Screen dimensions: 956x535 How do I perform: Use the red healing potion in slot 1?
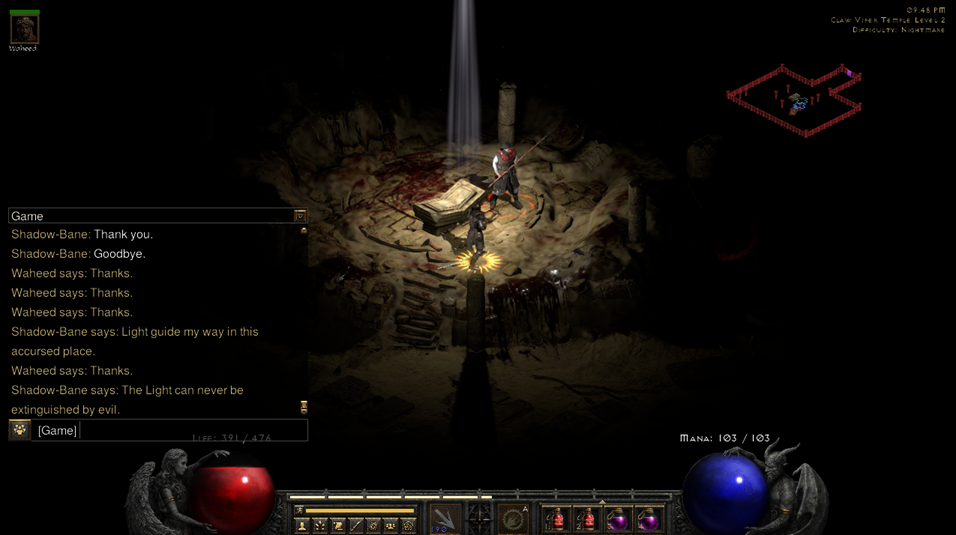point(556,519)
